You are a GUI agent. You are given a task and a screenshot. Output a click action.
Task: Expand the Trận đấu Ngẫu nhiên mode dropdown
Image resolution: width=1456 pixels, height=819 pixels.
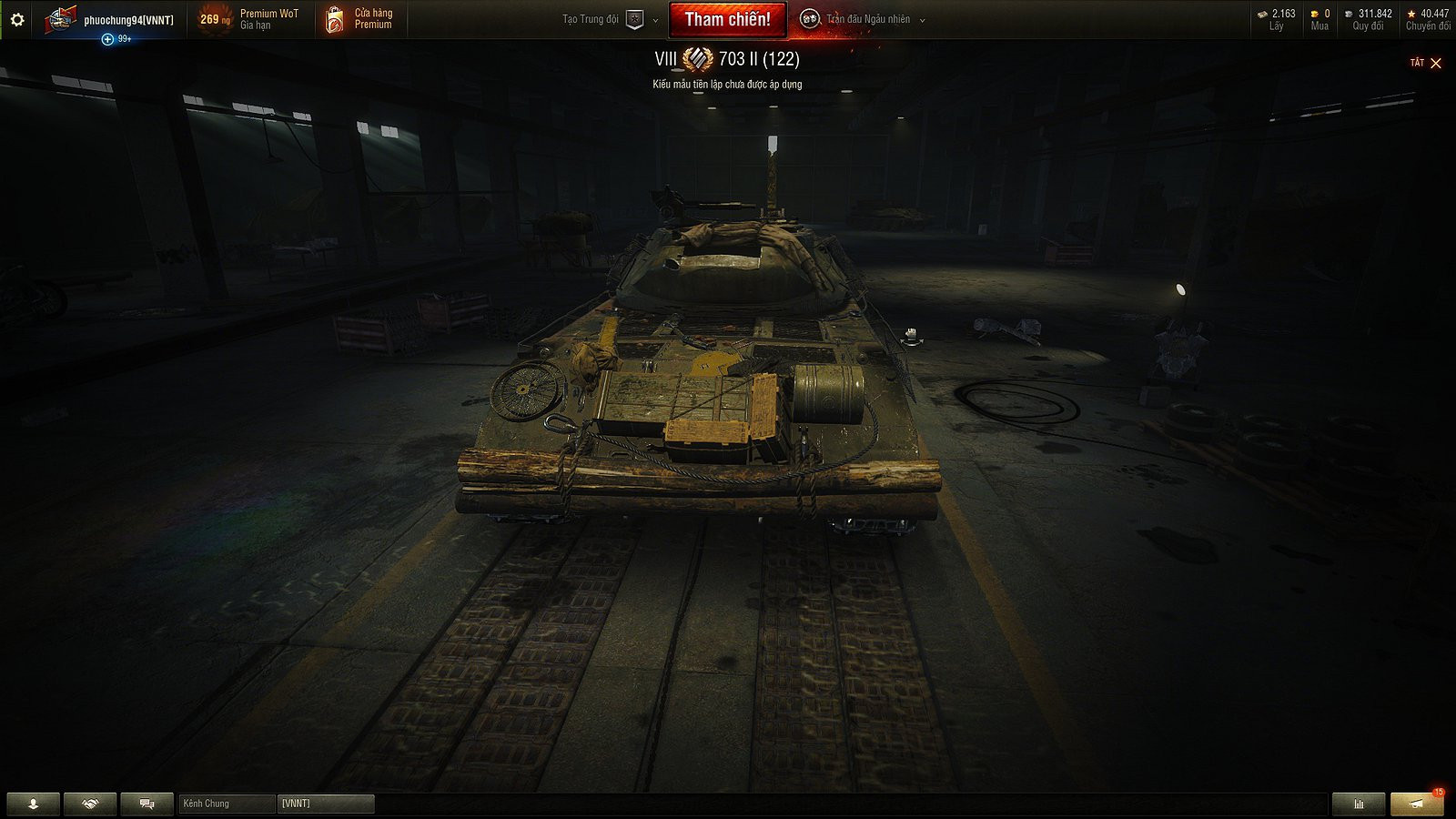coord(923,18)
